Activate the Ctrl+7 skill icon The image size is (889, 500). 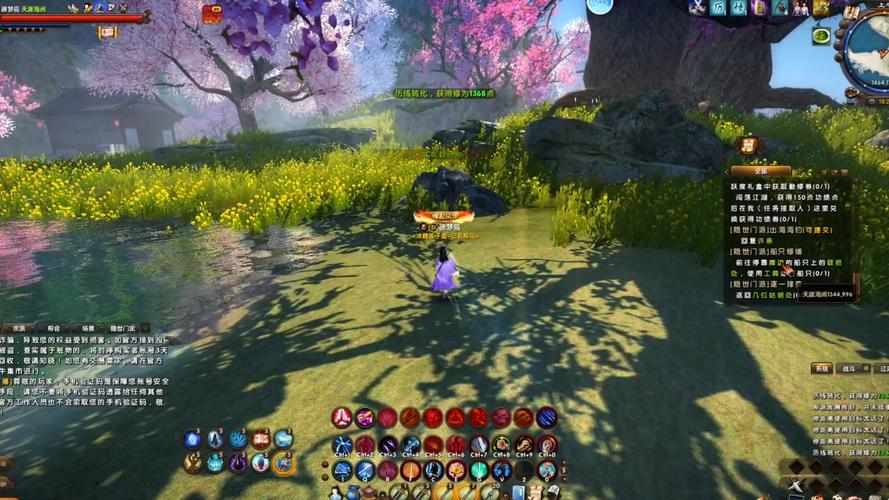click(479, 445)
